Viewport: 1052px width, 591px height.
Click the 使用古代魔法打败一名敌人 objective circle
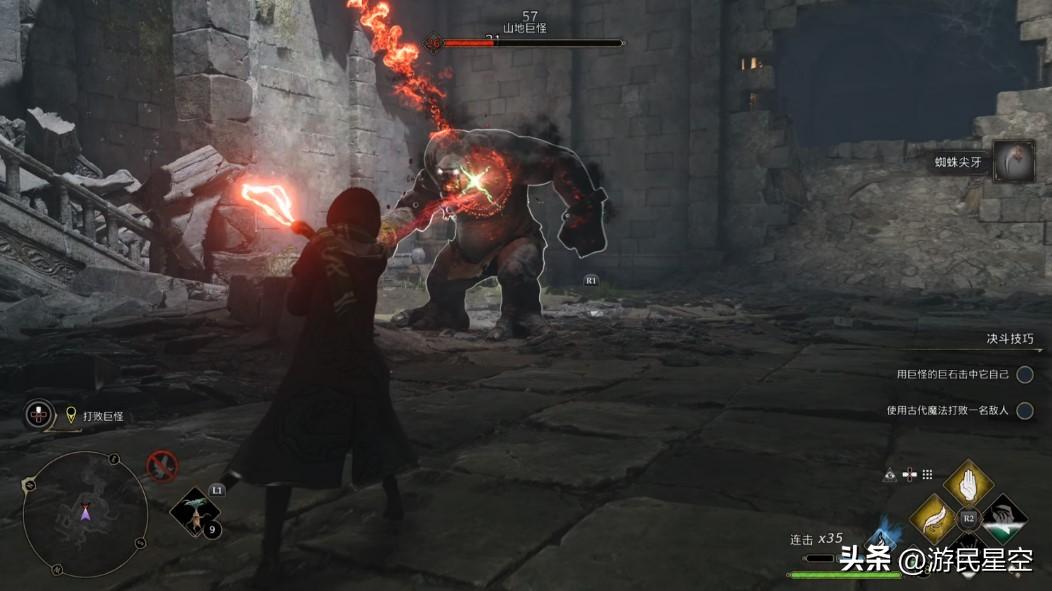pyautogui.click(x=1025, y=410)
